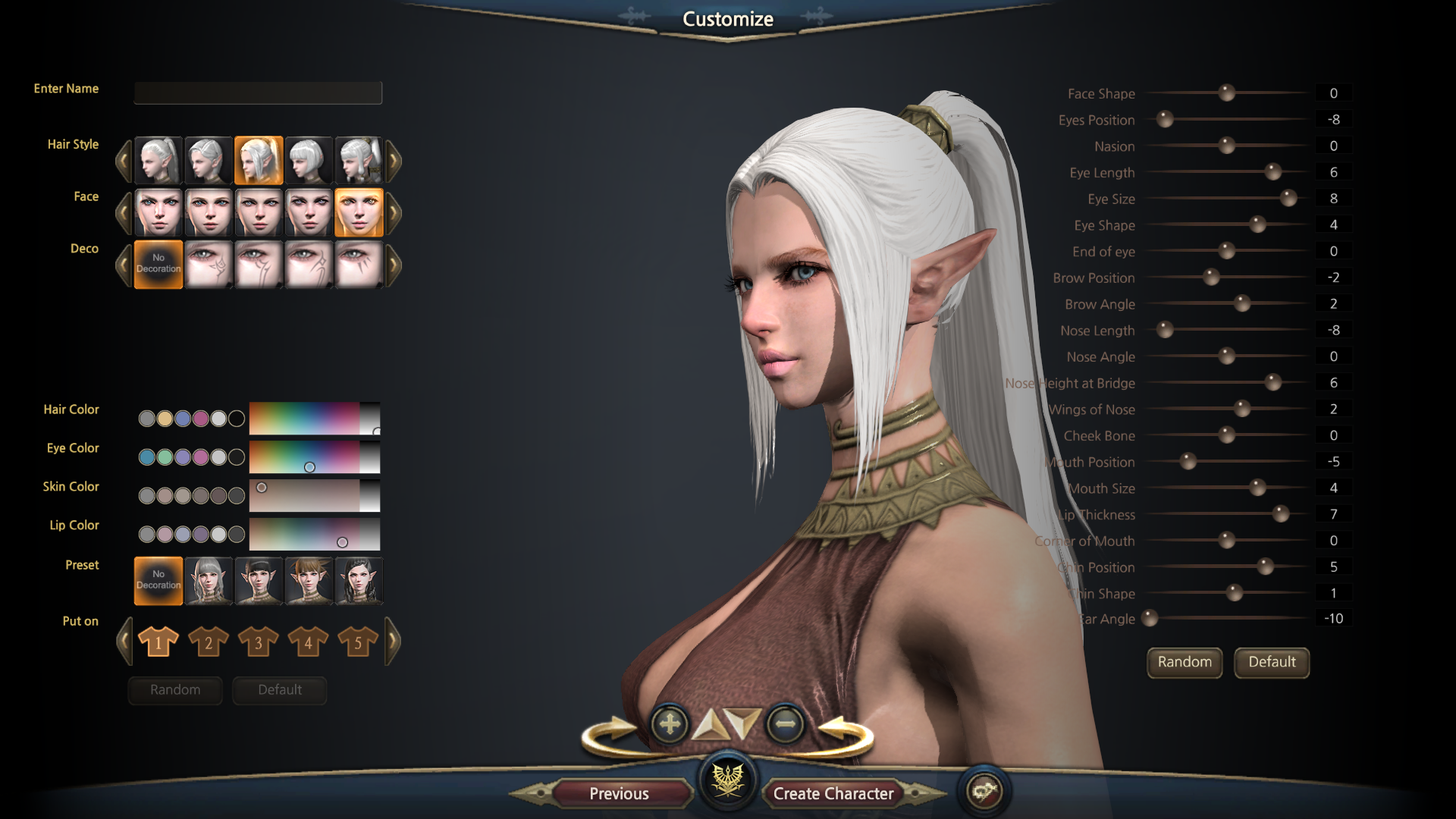Image resolution: width=1456 pixels, height=819 pixels.
Task: Pick the green Eye Color swatch
Action: pyautogui.click(x=165, y=457)
